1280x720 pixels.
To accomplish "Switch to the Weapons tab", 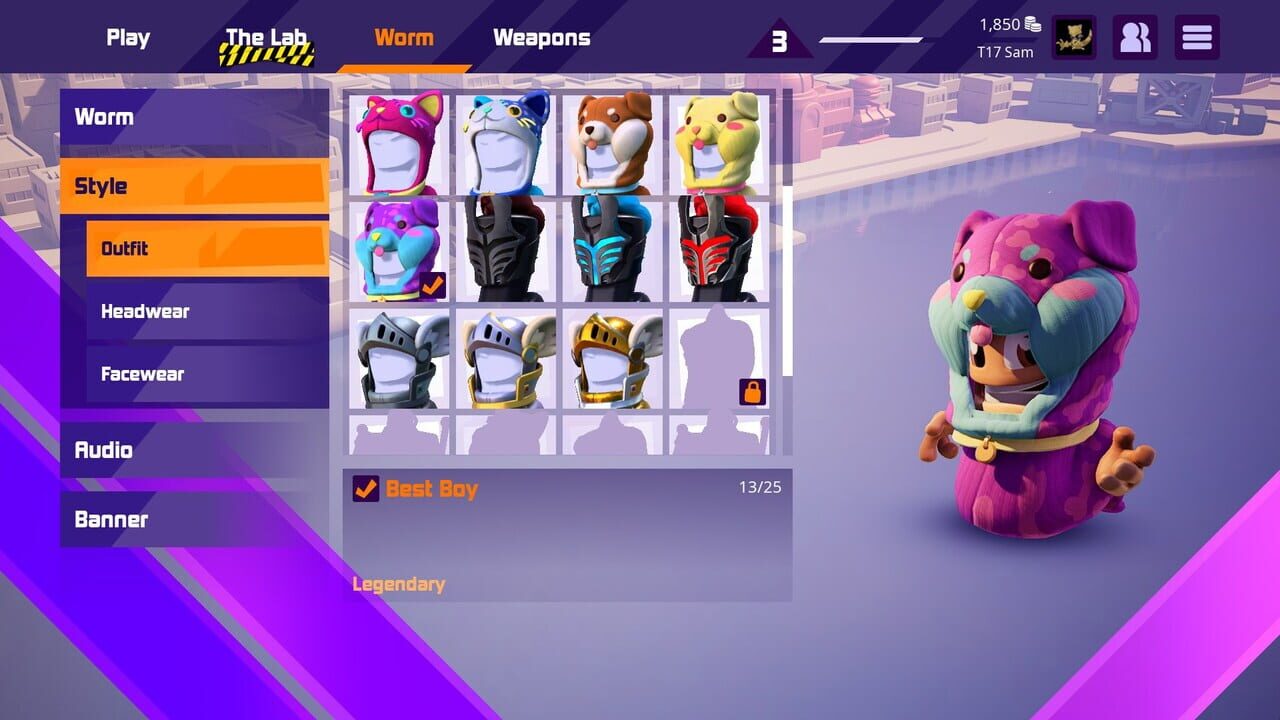I will click(541, 37).
